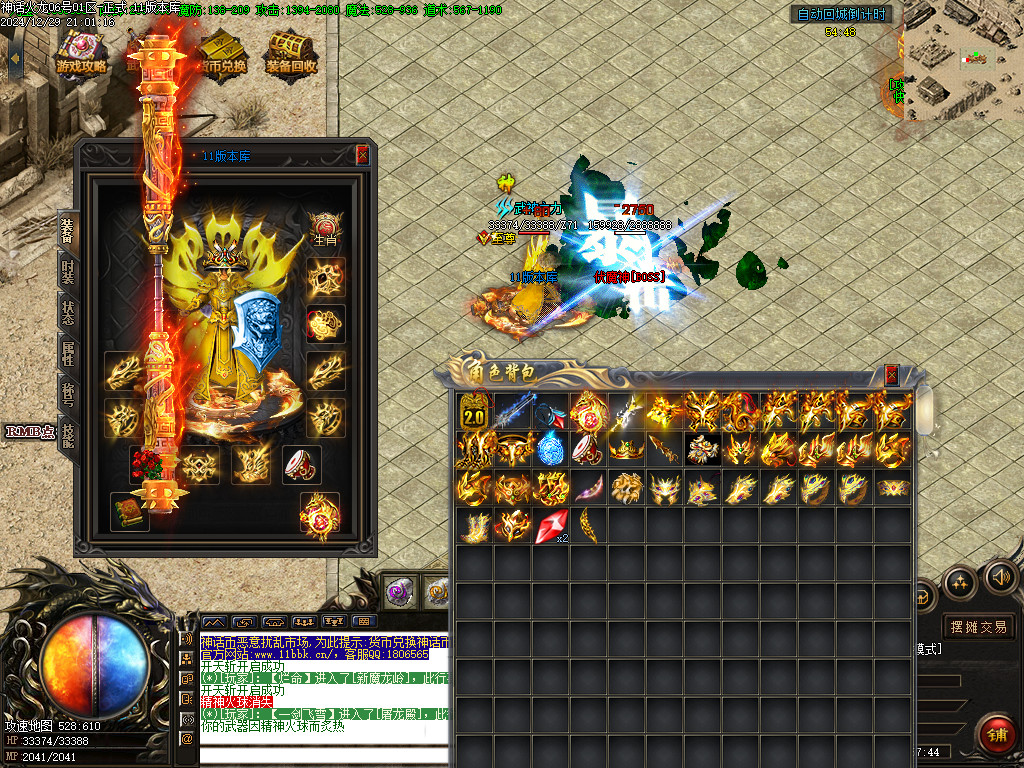The height and width of the screenshot is (768, 1024).
Task: Switch to the 称号 title tab
Action: [x=67, y=394]
